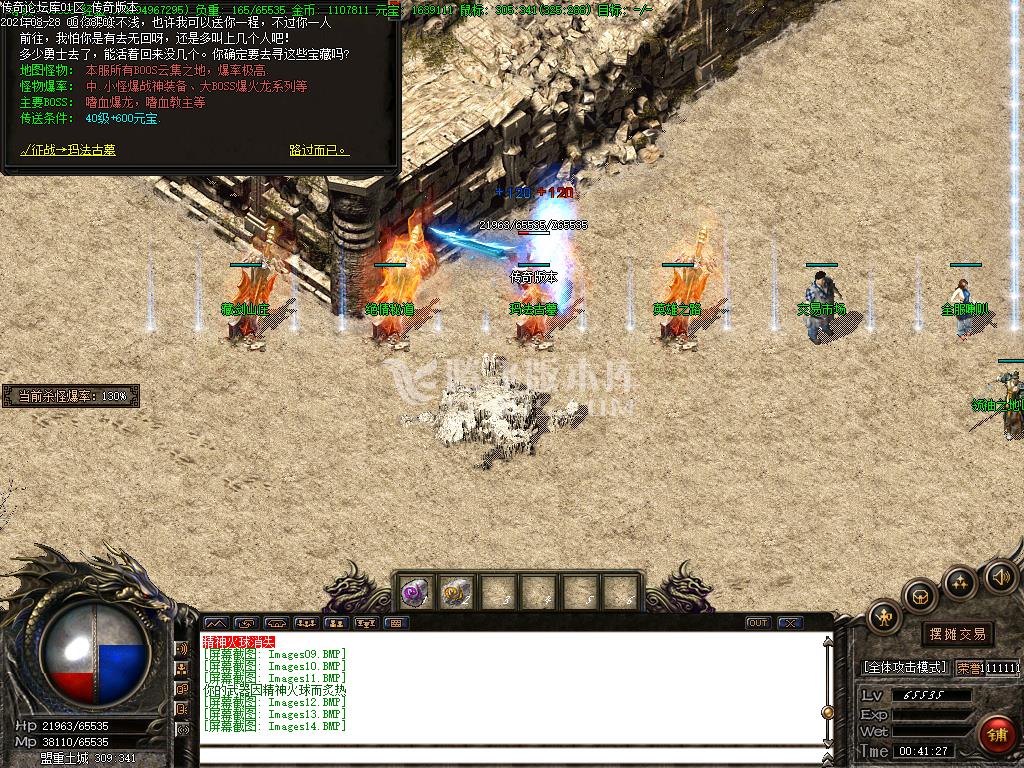Viewport: 1024px width, 768px height.
Task: Select the 路过而已 decline reply
Action: coord(318,150)
